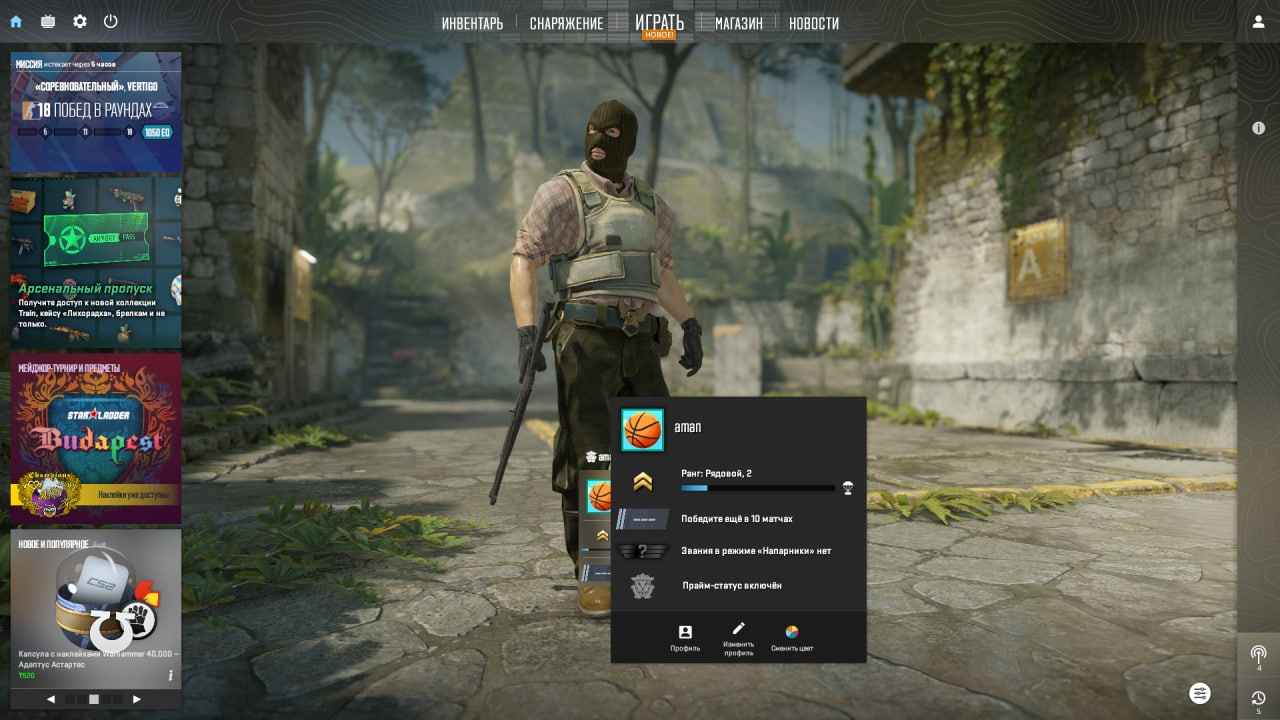Open the Budapest major tournament banner
Viewport: 1280px width, 720px height.
95,438
